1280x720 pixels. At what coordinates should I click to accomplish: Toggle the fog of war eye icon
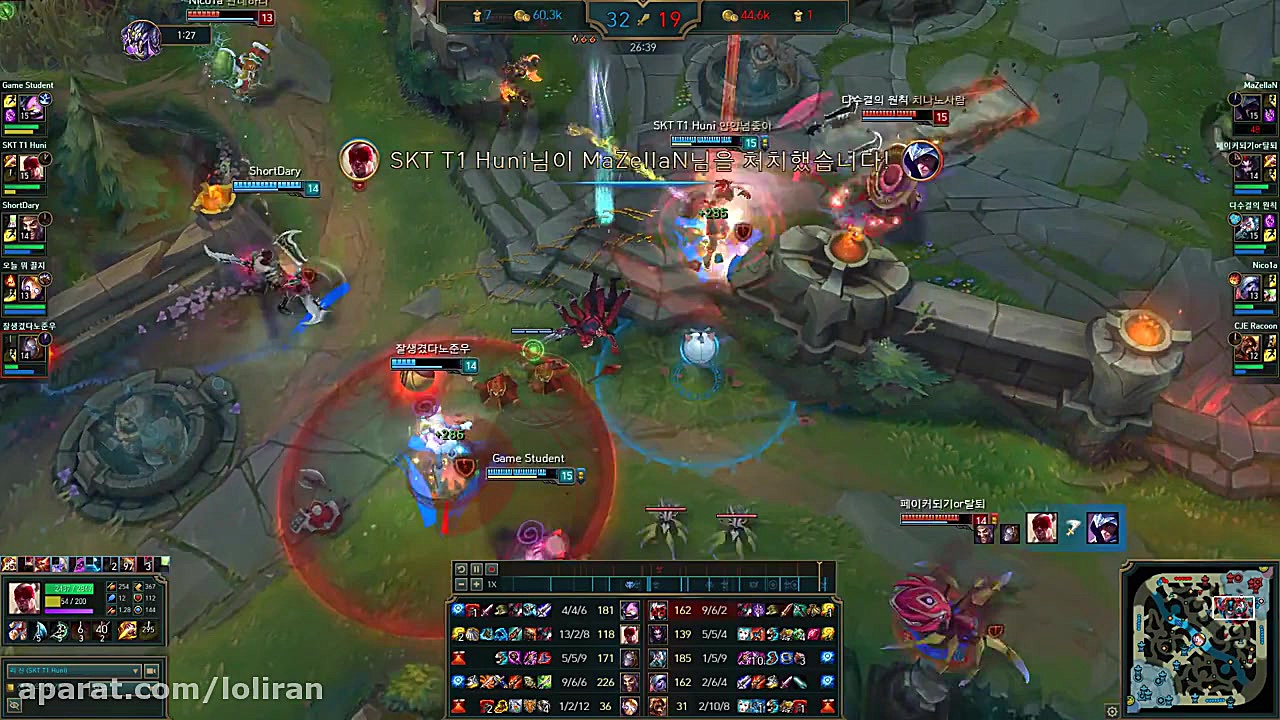(x=14, y=704)
